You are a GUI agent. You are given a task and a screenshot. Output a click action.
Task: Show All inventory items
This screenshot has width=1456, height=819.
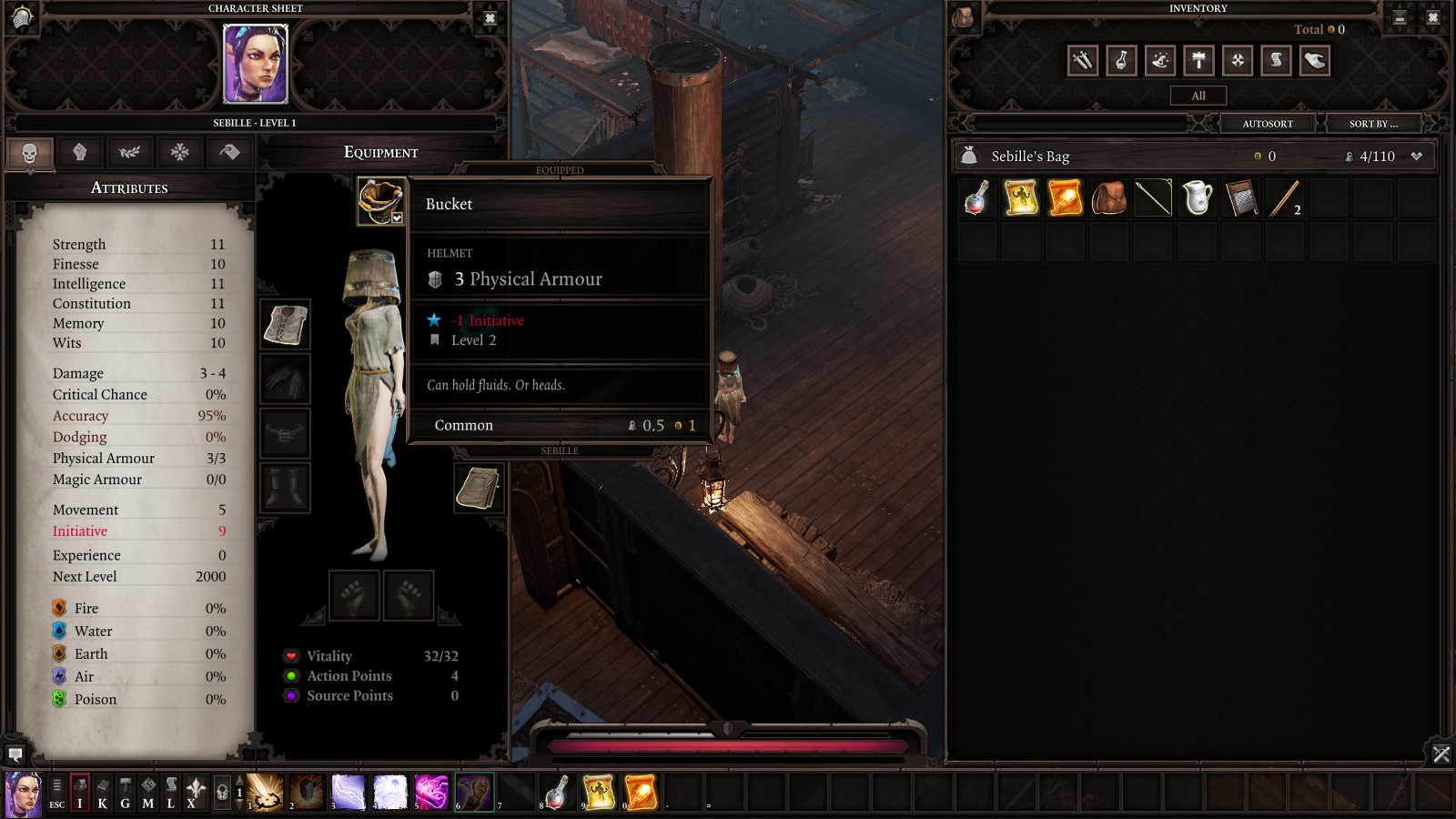click(1198, 96)
